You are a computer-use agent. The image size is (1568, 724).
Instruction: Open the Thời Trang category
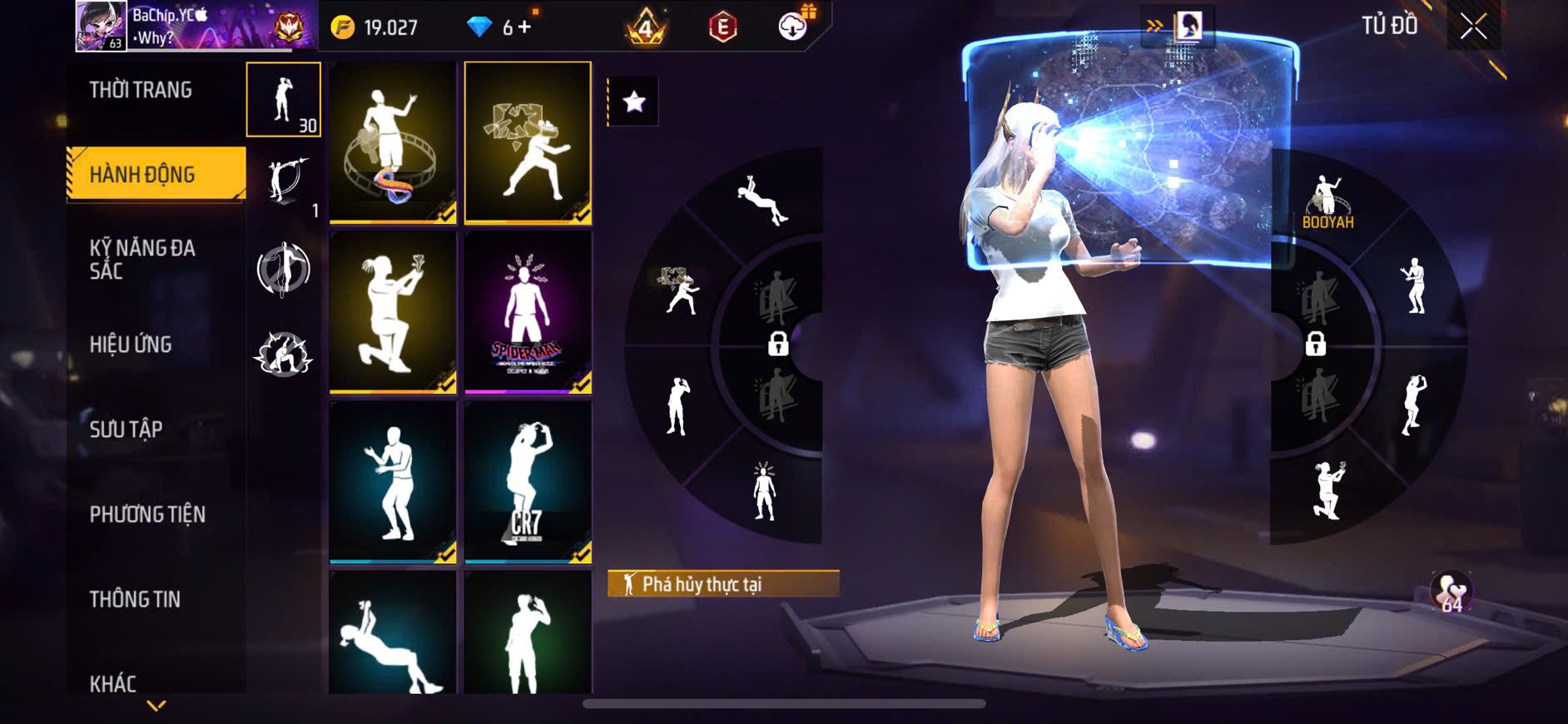[x=141, y=90]
